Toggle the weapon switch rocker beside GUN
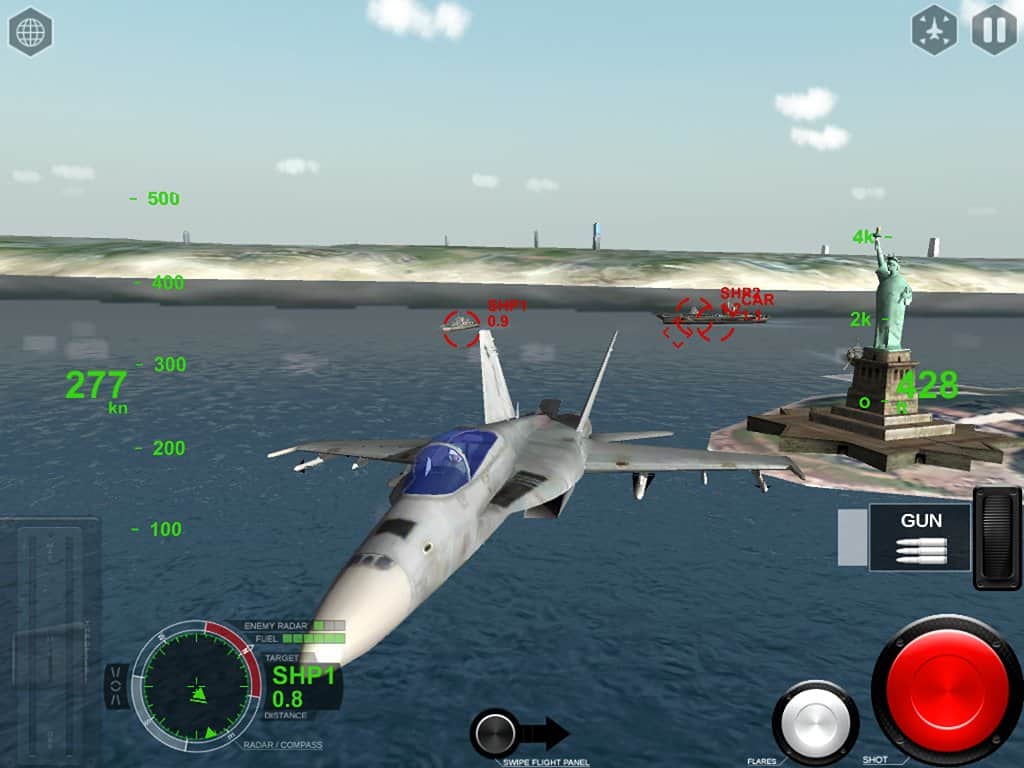This screenshot has width=1024, height=768. click(x=997, y=538)
